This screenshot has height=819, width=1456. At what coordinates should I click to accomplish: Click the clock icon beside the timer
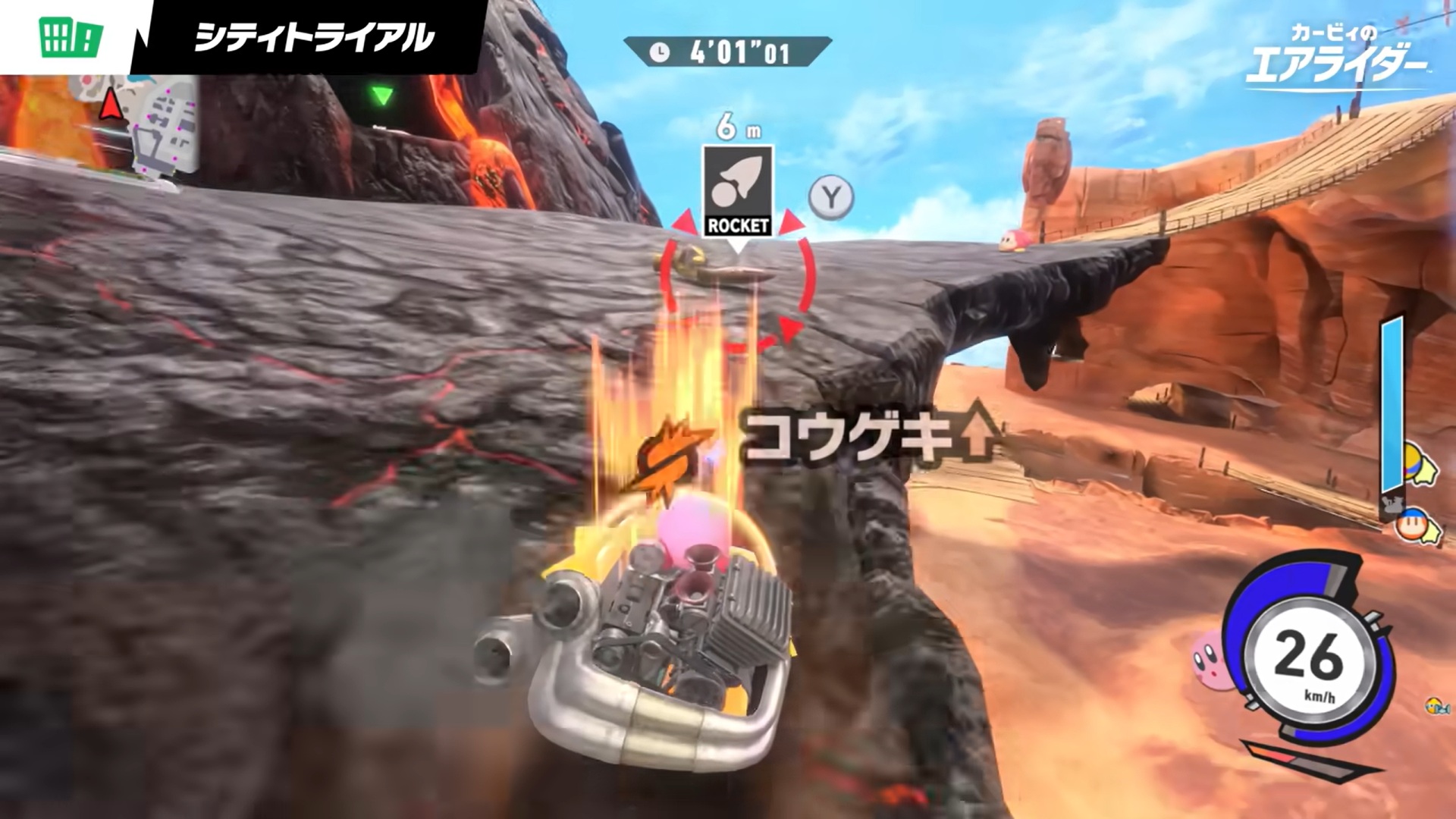(661, 53)
